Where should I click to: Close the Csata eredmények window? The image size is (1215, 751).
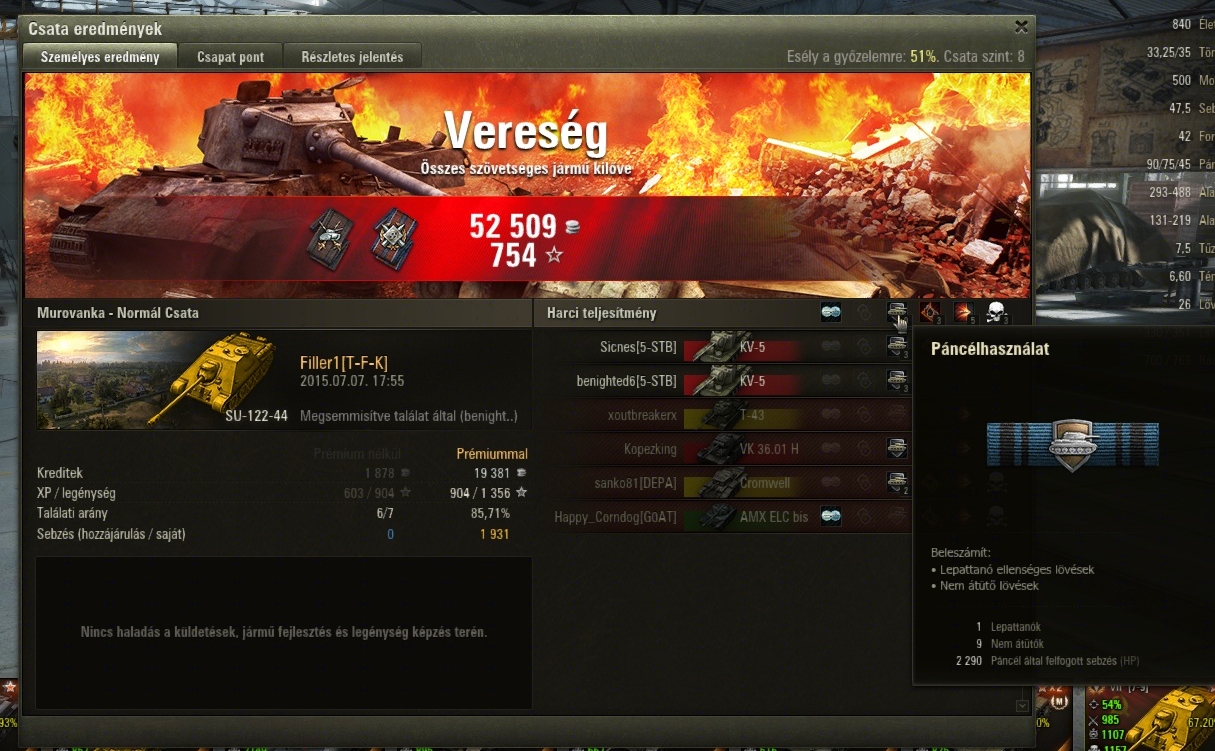point(1021,27)
